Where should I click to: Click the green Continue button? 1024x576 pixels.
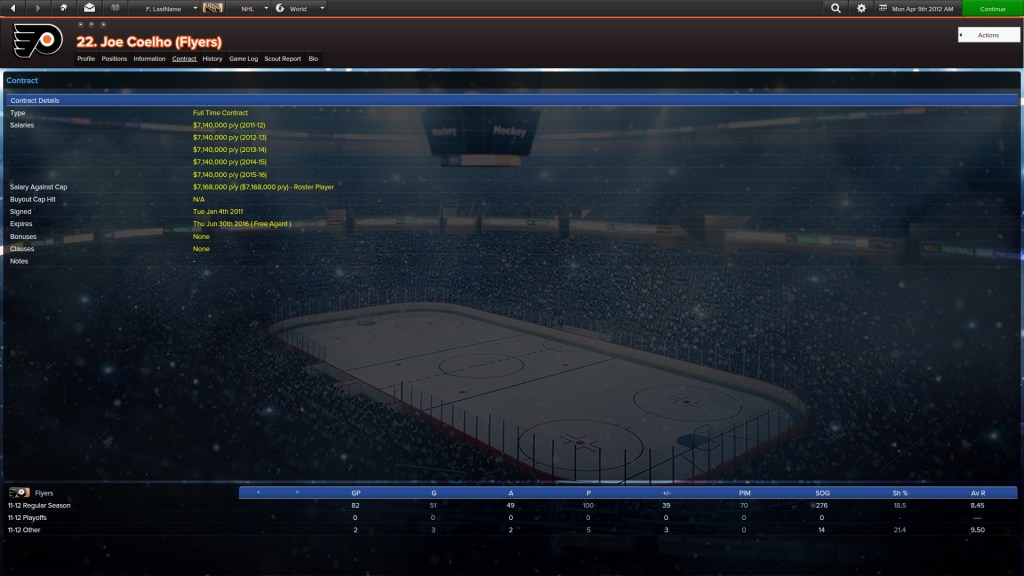coord(993,9)
